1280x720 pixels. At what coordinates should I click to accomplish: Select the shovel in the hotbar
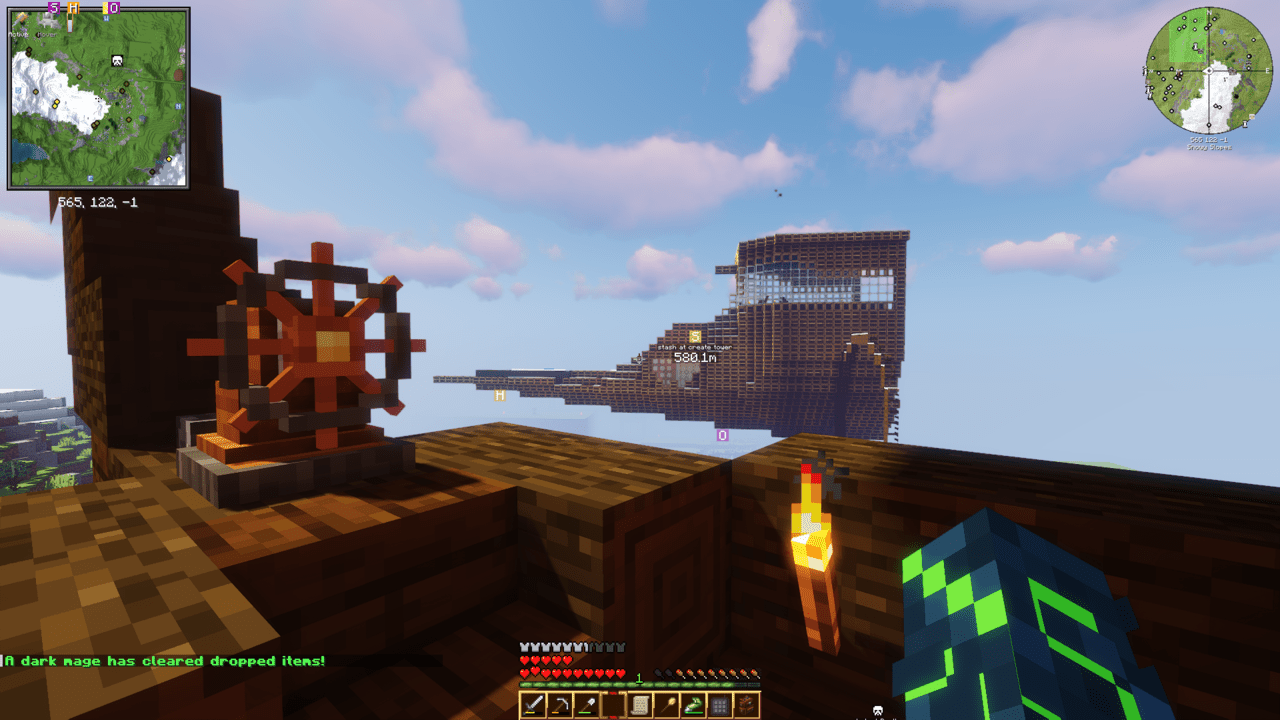coord(585,702)
